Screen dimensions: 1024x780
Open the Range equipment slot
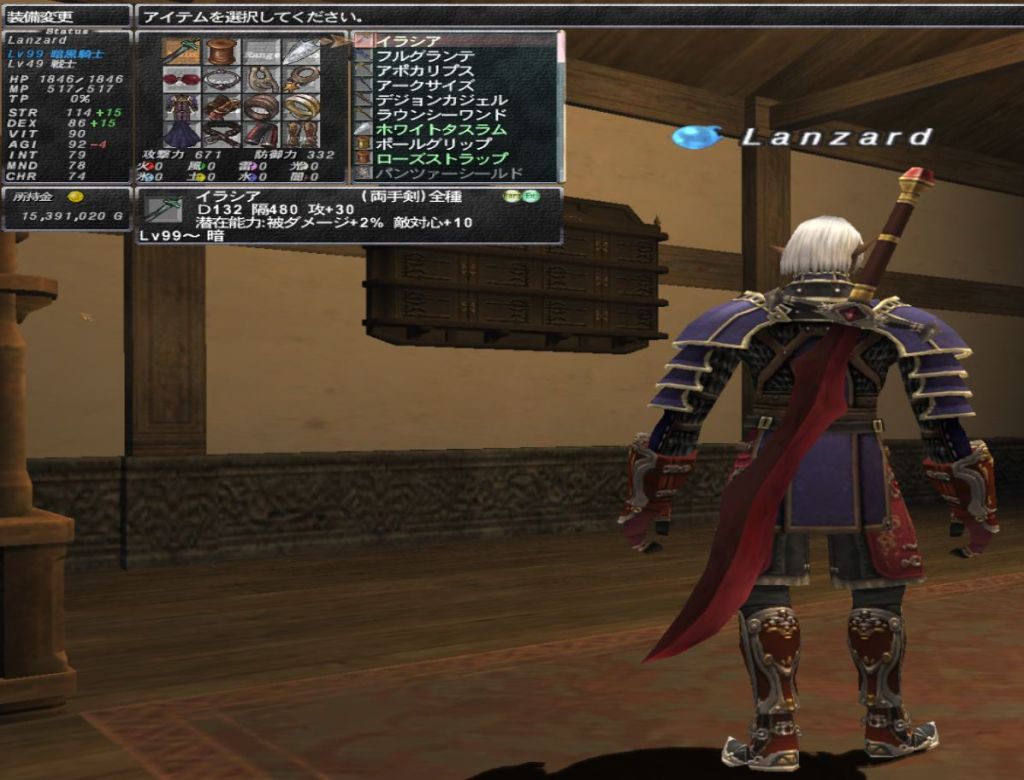click(261, 51)
